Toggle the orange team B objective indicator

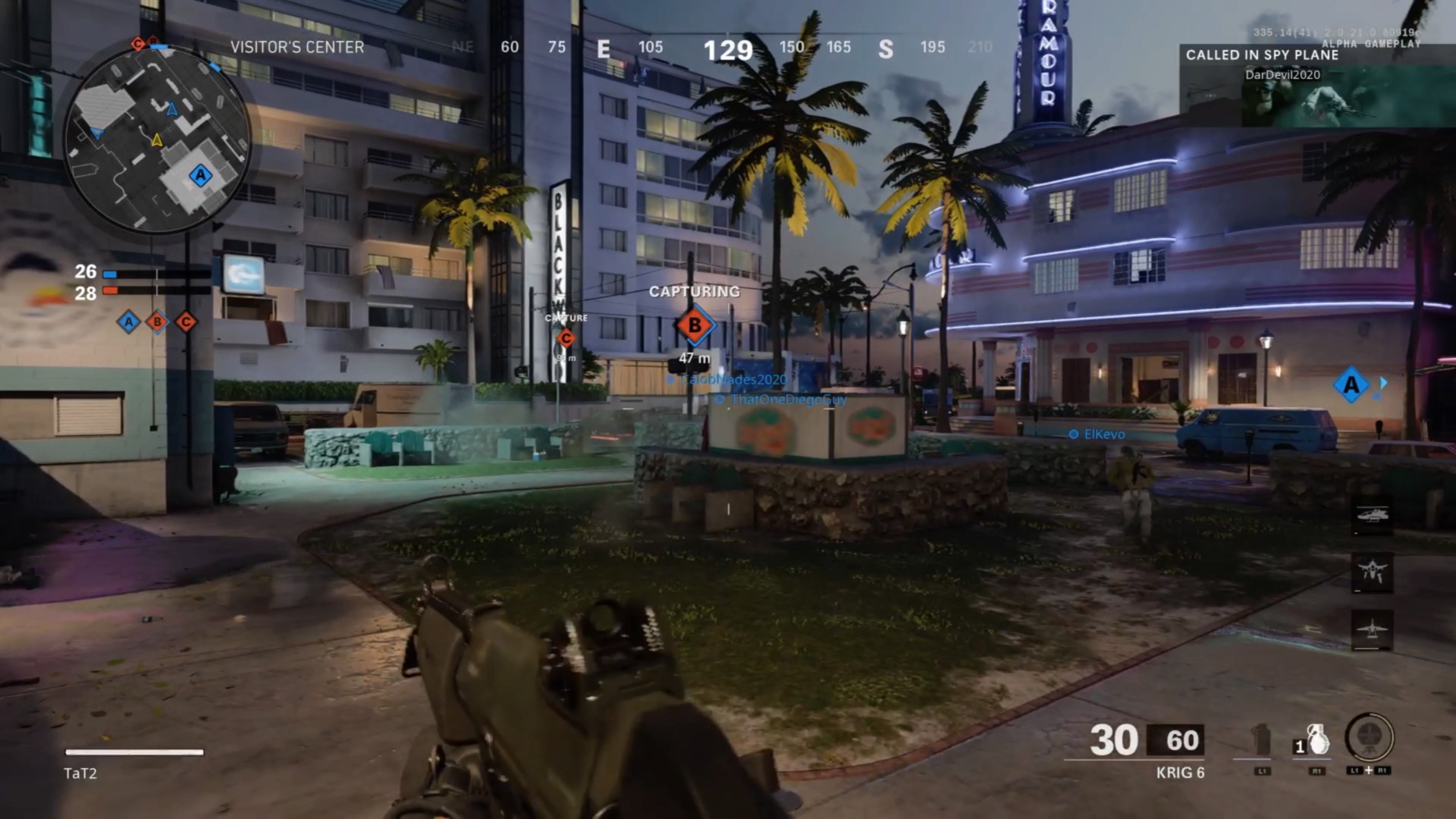[156, 322]
